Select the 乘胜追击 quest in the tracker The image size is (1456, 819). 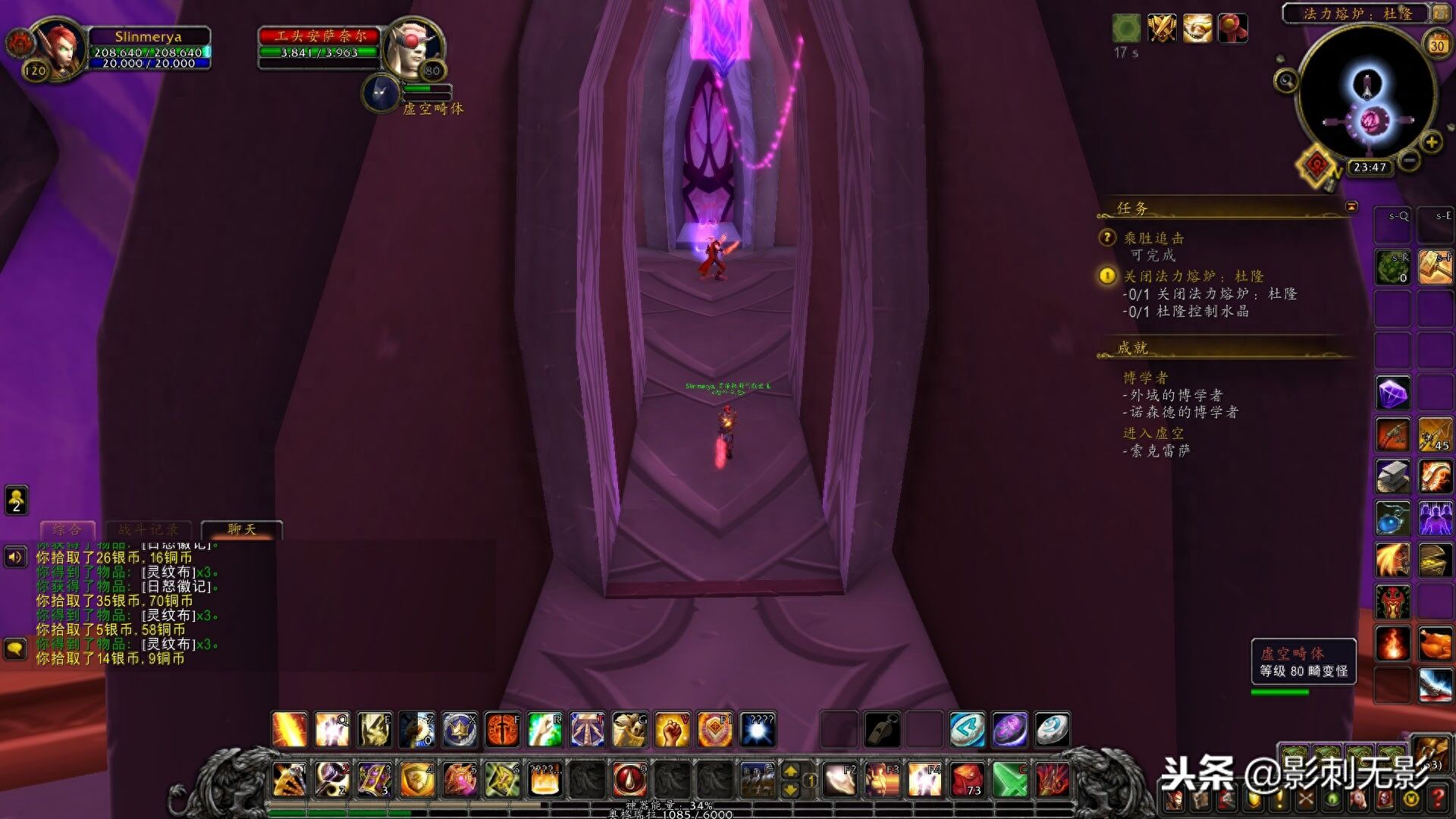(1153, 238)
